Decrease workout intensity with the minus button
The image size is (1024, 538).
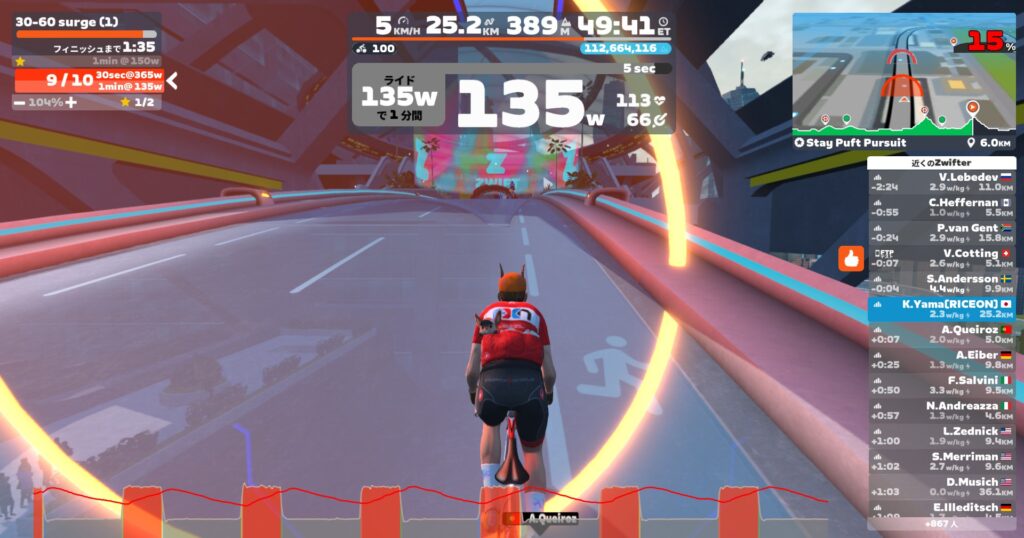tap(20, 102)
